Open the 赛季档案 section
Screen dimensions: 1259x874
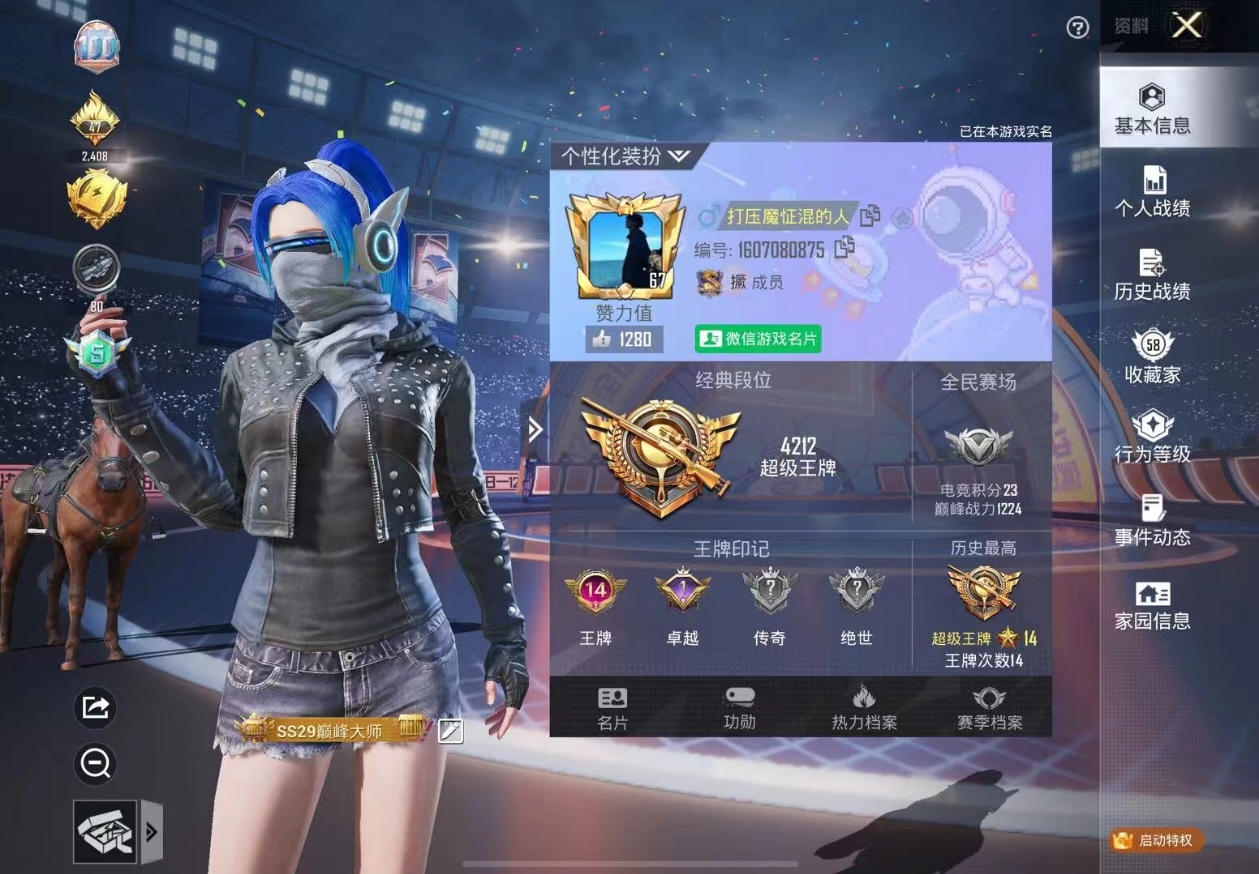click(989, 708)
